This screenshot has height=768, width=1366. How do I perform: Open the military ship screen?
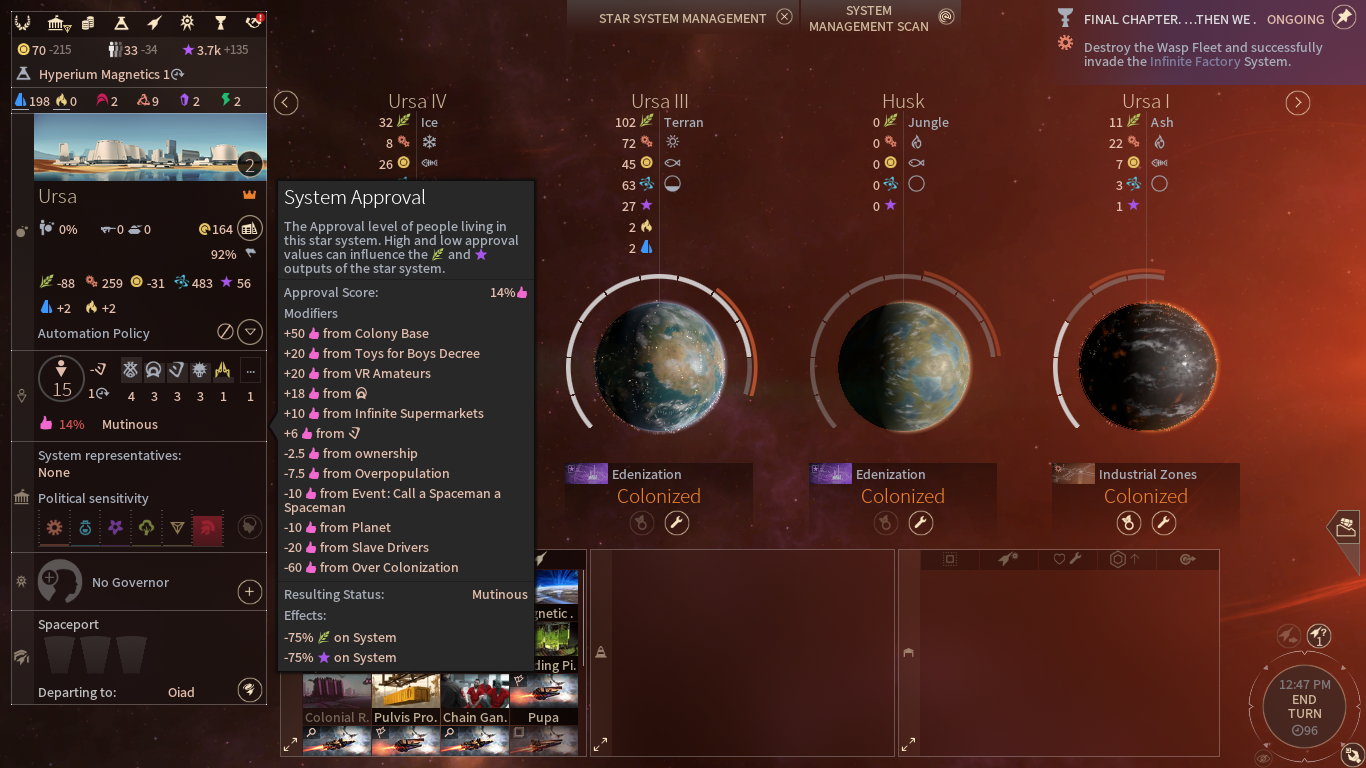tap(154, 23)
